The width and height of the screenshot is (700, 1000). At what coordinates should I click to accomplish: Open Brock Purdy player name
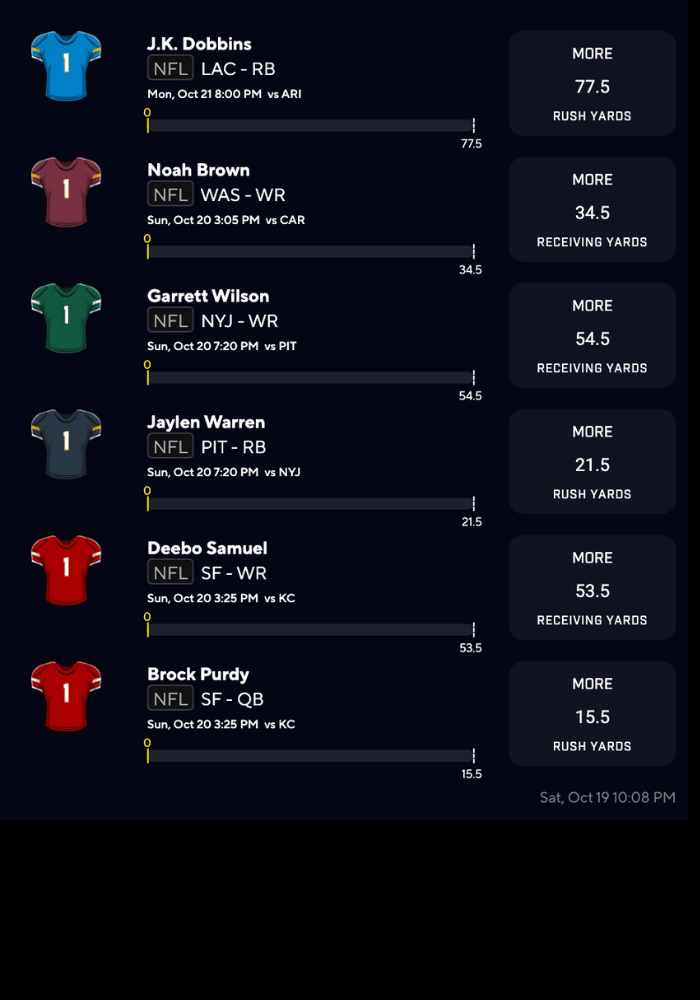[x=198, y=674]
